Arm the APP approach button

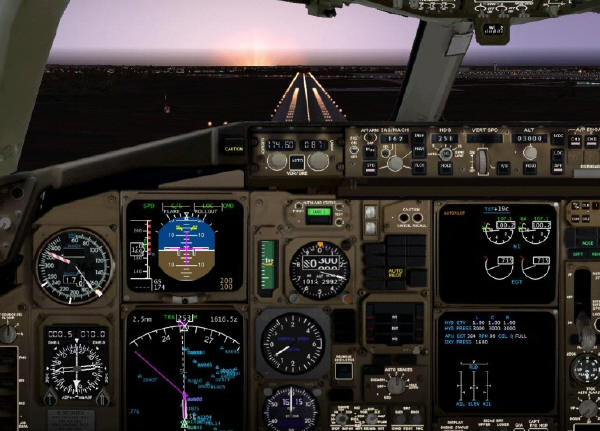[x=557, y=167]
